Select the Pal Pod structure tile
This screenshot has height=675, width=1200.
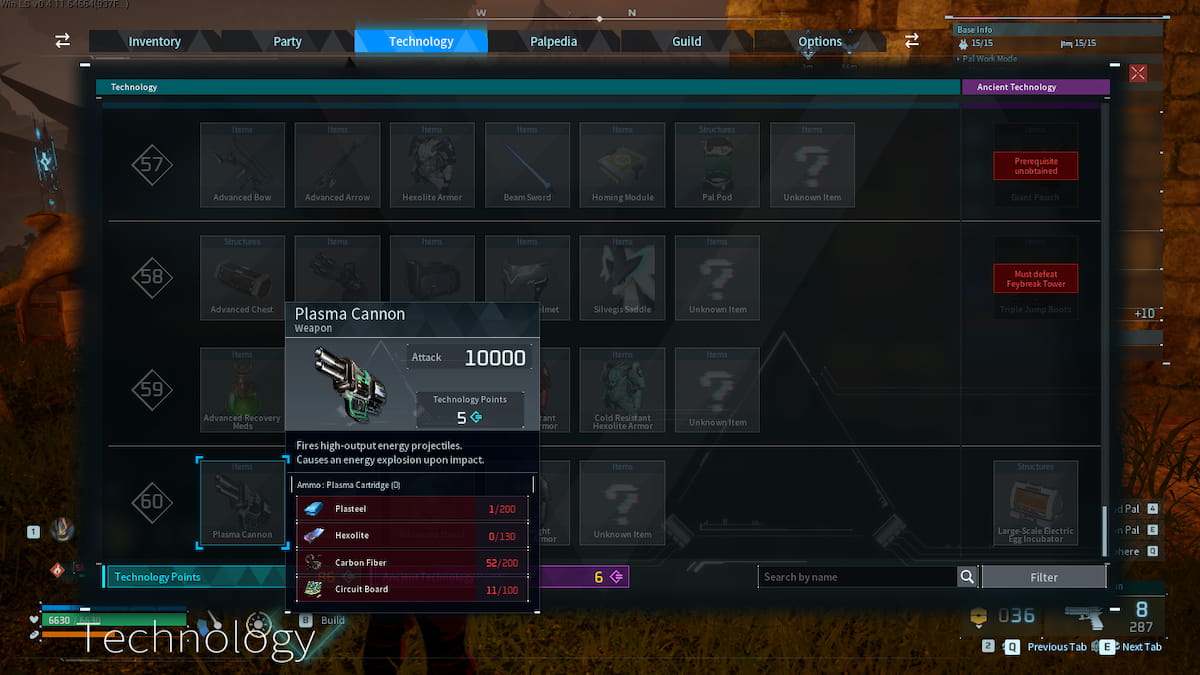tap(717, 164)
